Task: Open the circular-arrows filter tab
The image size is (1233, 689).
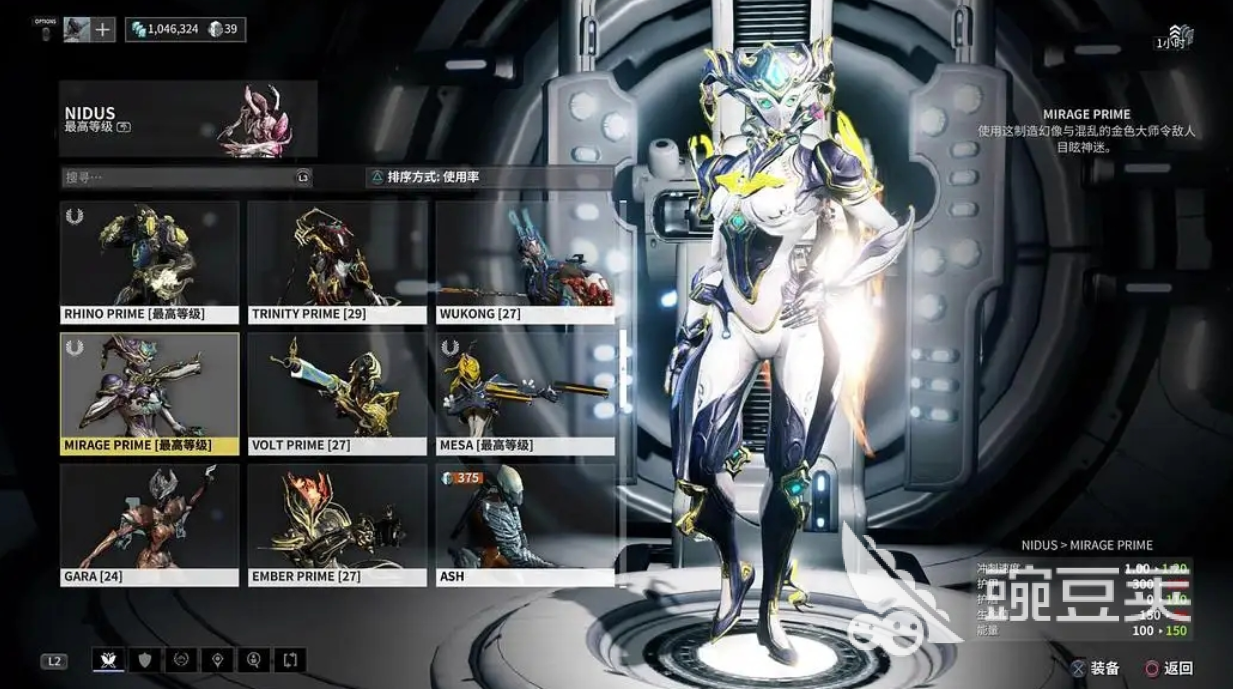Action: tap(182, 660)
